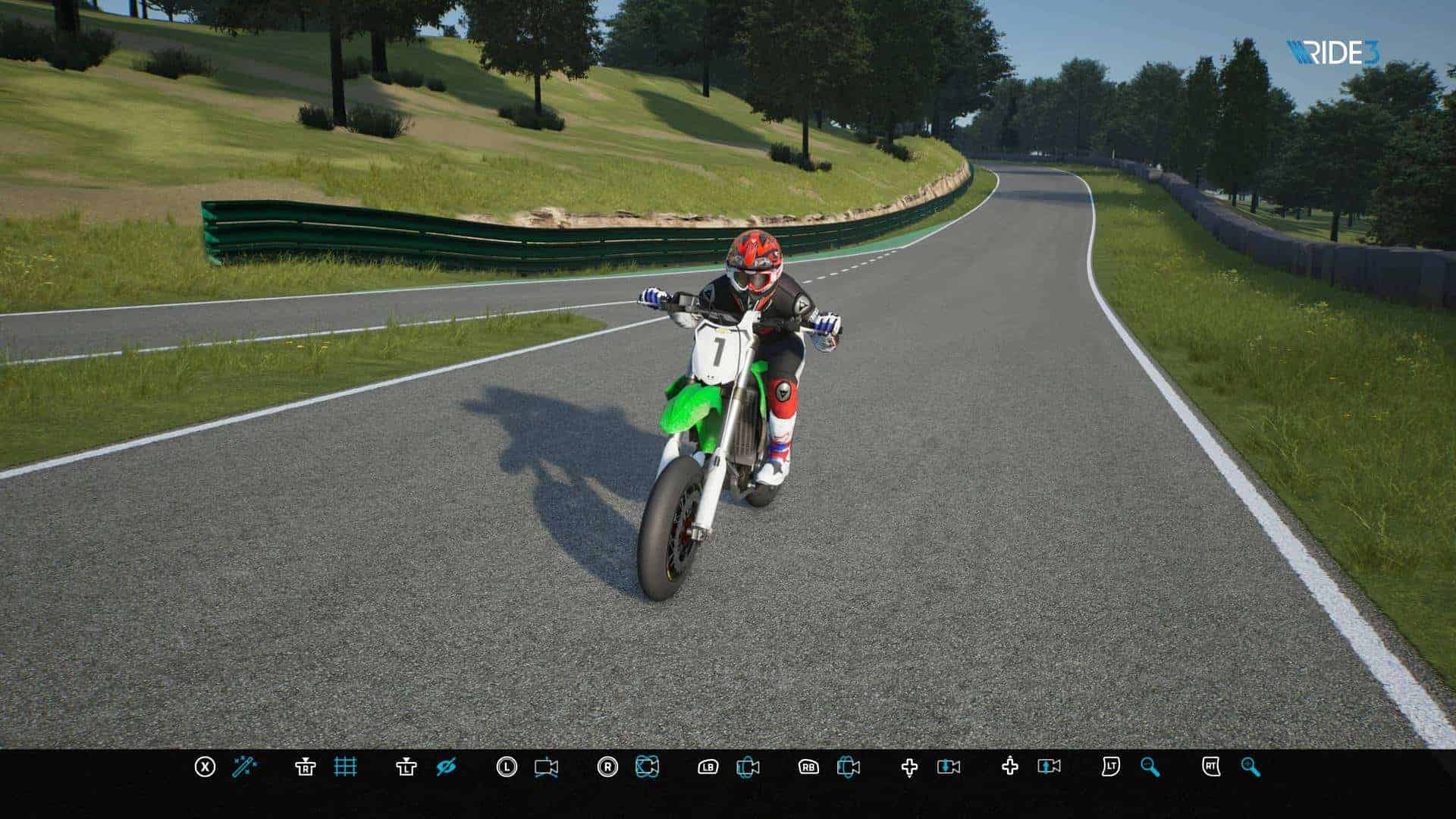Click the first camera roll icon
Image resolution: width=1456 pixels, height=819 pixels.
pyautogui.click(x=748, y=767)
